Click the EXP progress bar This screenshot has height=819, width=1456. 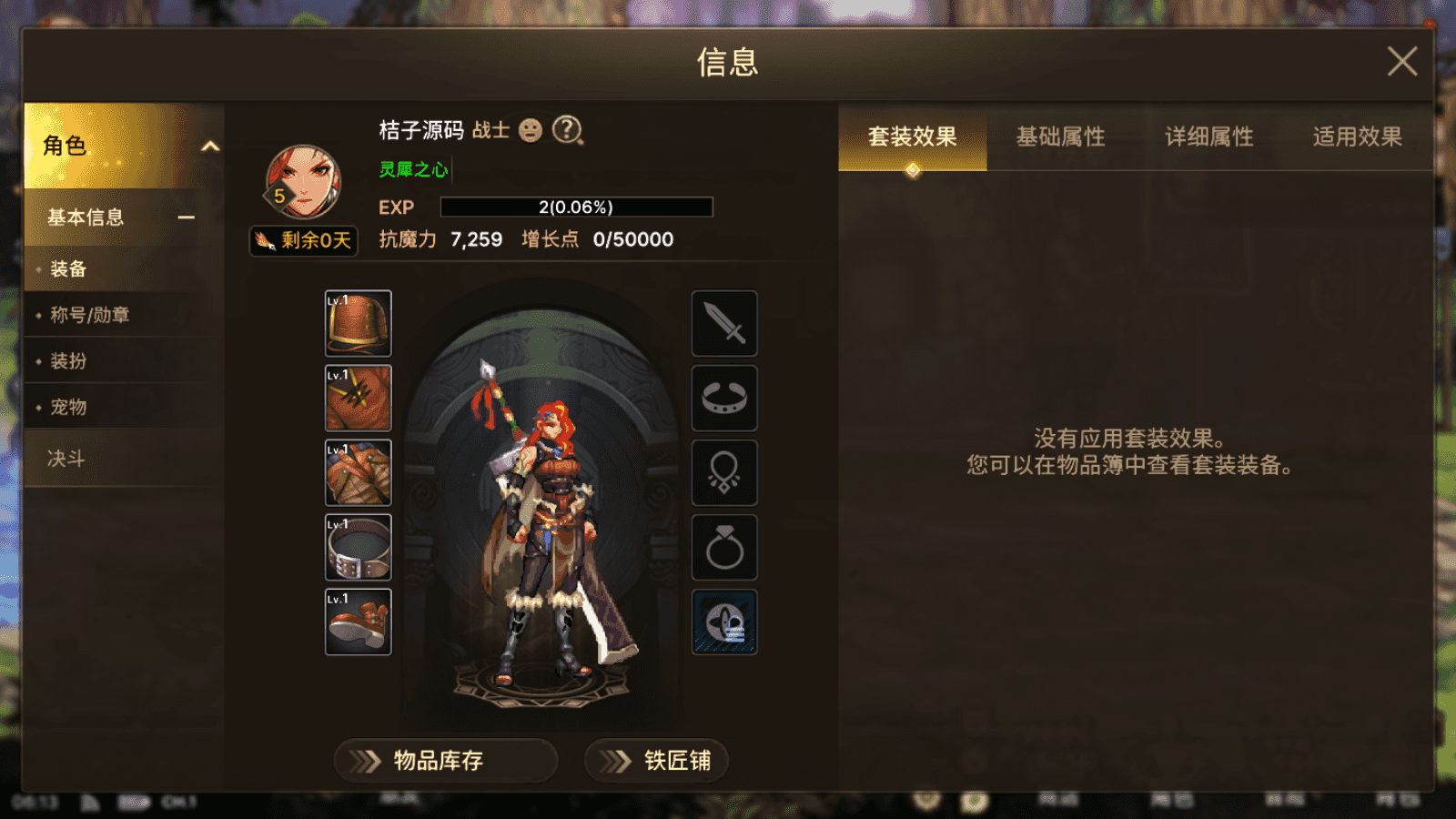pos(575,207)
